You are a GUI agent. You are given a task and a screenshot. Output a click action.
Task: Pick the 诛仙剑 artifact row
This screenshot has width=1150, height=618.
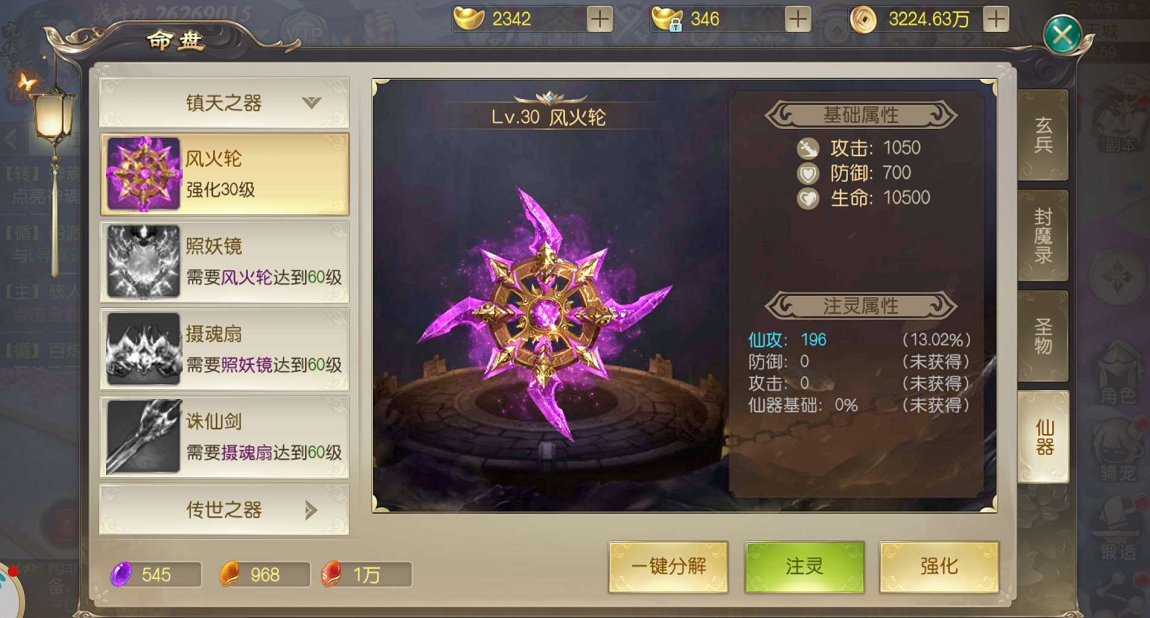[224, 437]
